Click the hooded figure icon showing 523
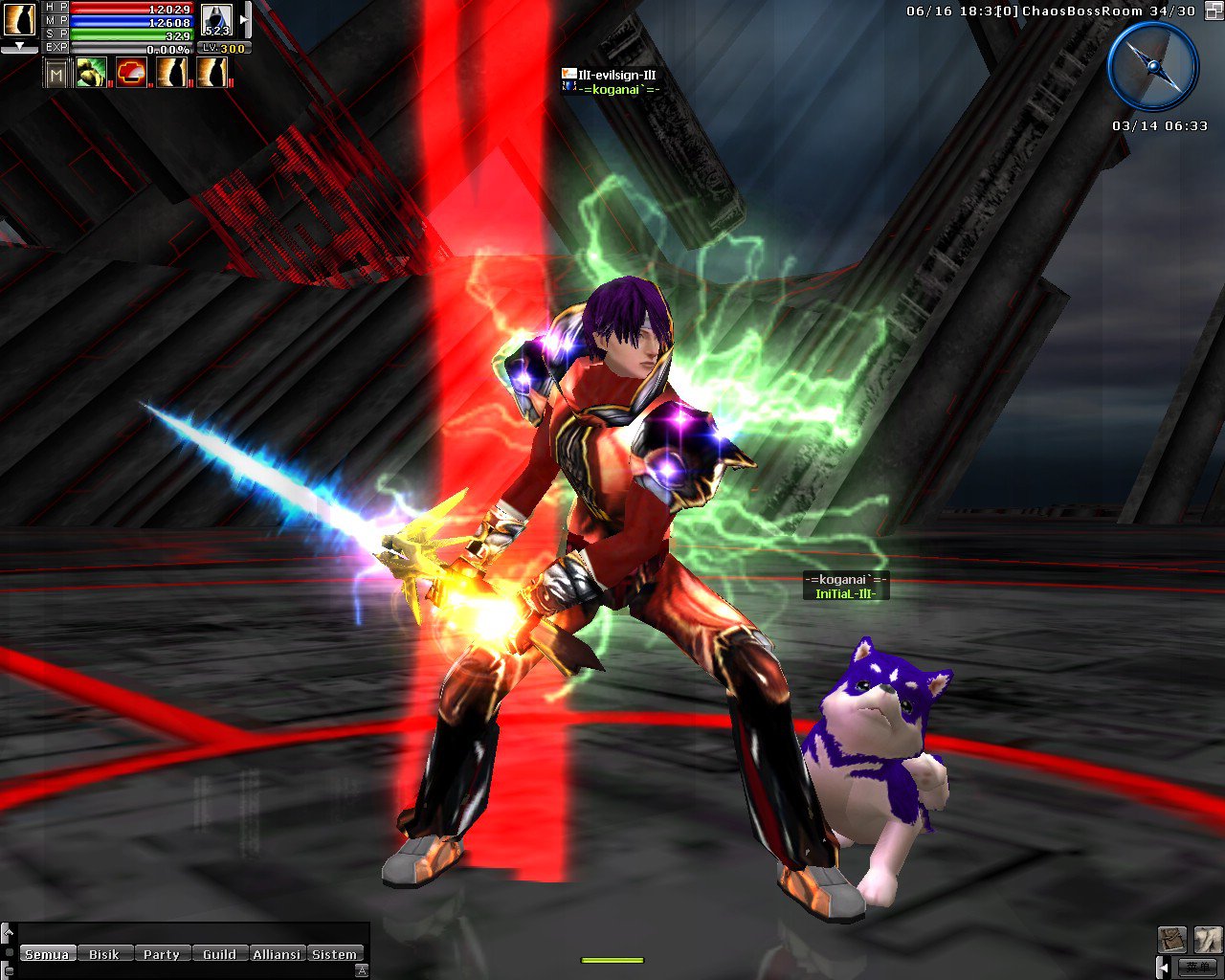This screenshot has height=980, width=1225. pyautogui.click(x=217, y=19)
